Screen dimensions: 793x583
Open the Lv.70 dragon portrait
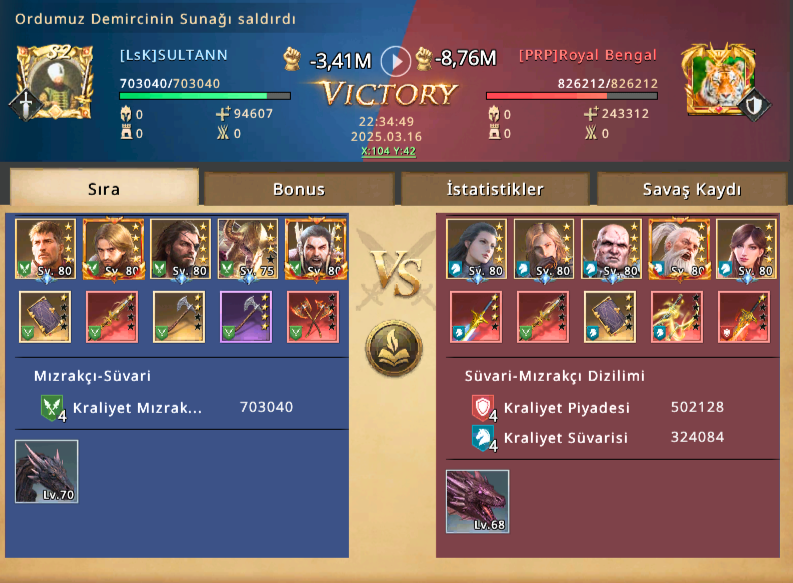(47, 471)
